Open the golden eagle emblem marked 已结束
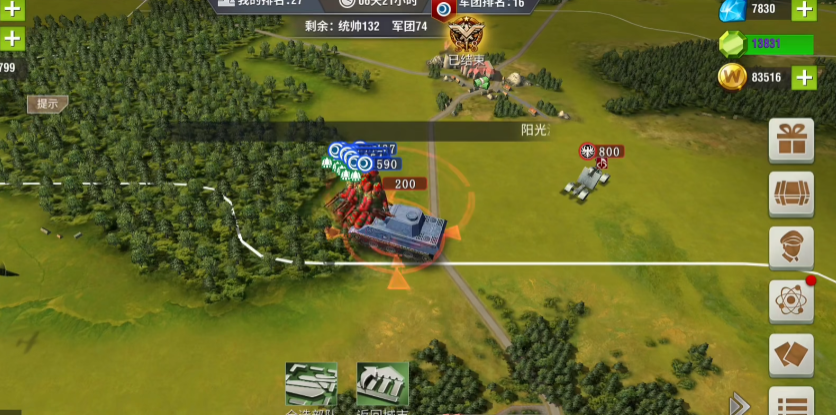Screen dimensions: 836x415 click(463, 37)
